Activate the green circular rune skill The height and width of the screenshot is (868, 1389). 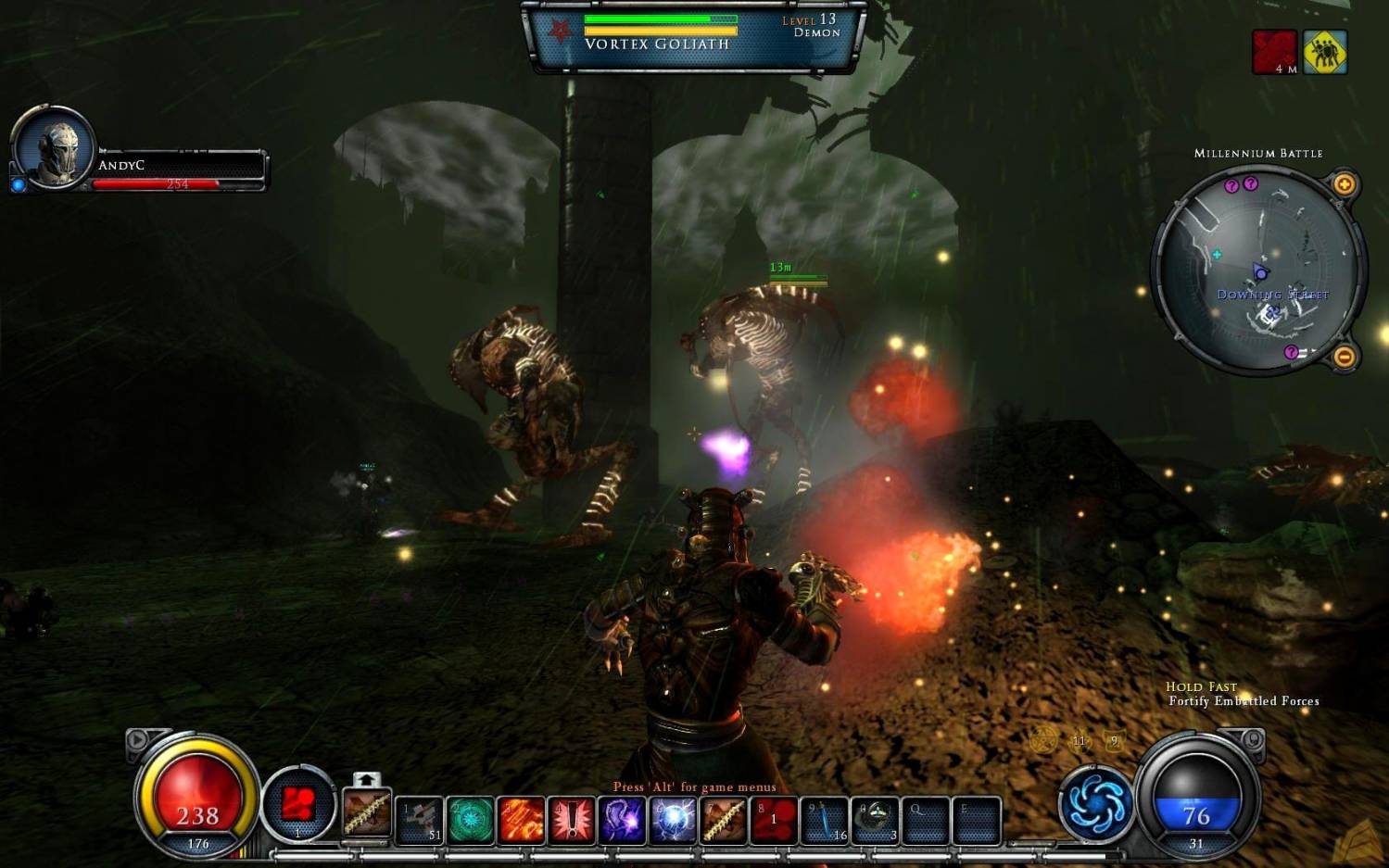click(471, 821)
